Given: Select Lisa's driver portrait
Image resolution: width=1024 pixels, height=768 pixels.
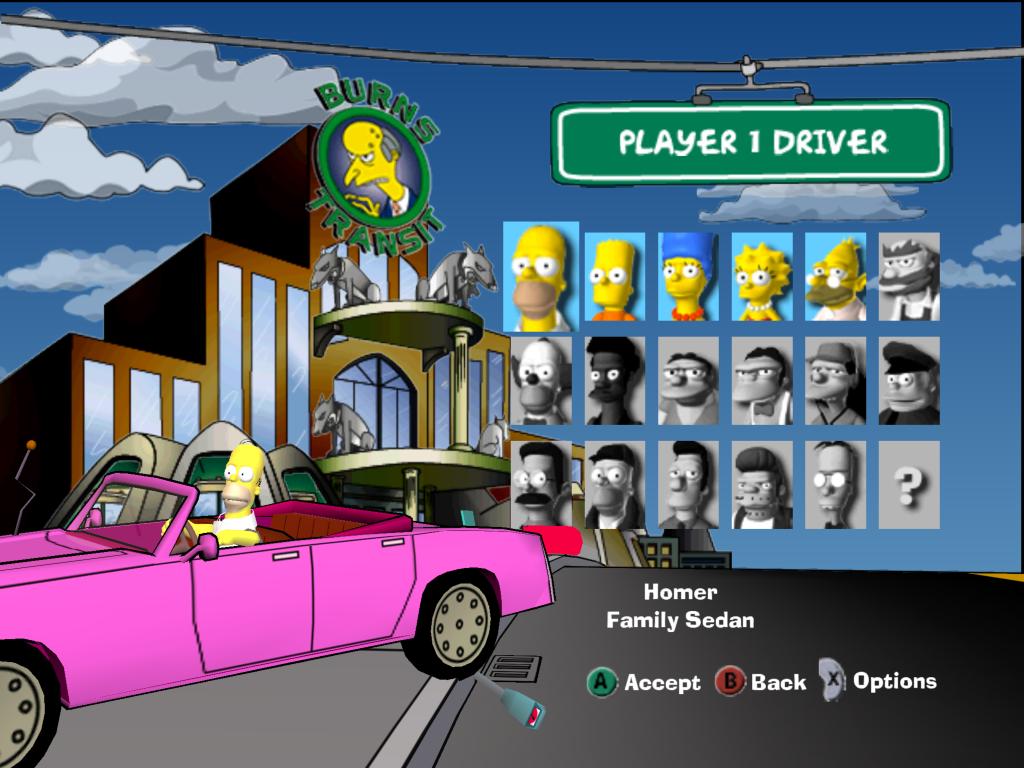Looking at the screenshot, I should pos(762,277).
